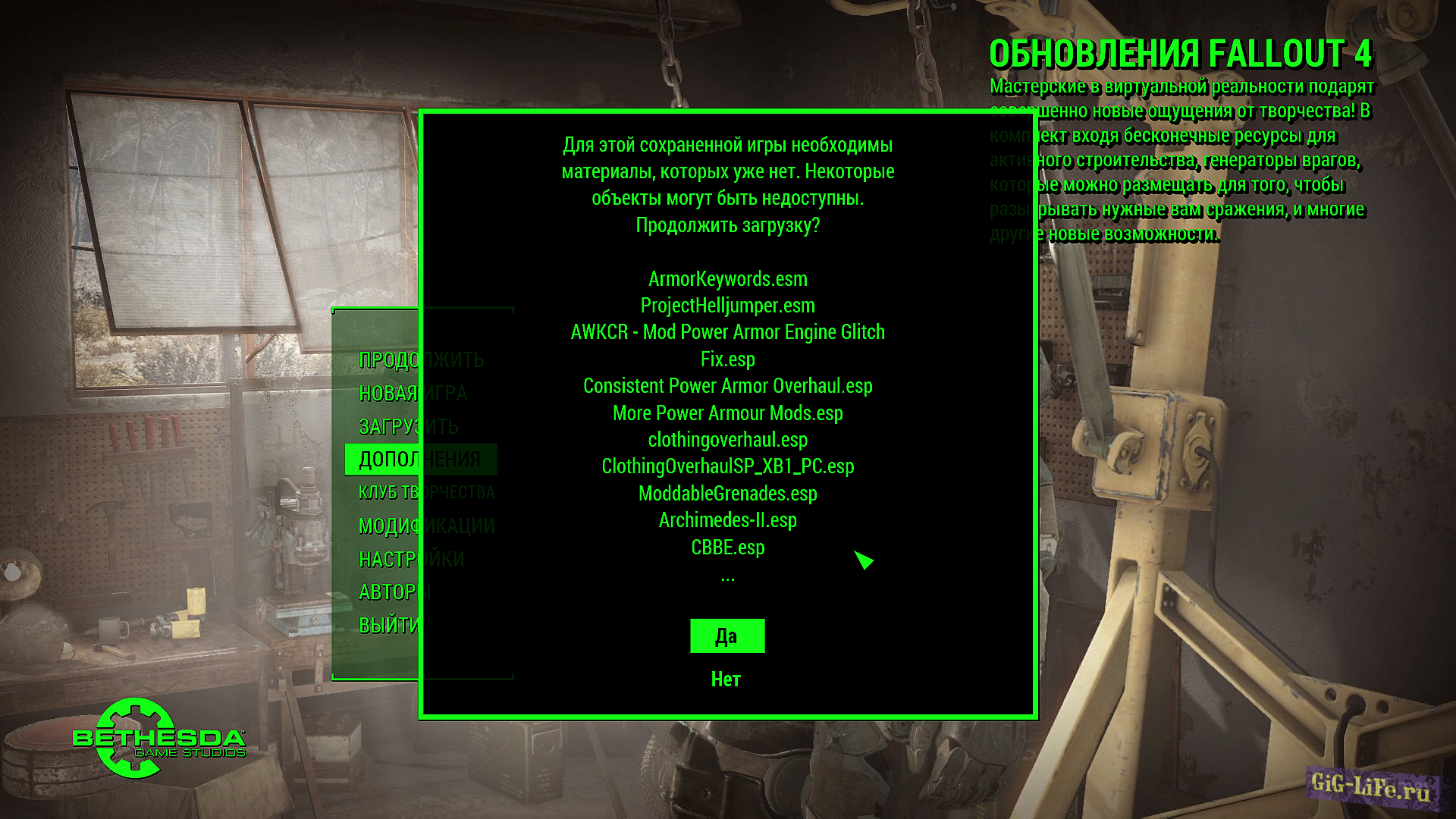Select the ProjectHelljumper.esm plugin entry
The image size is (1456, 819).
726,306
